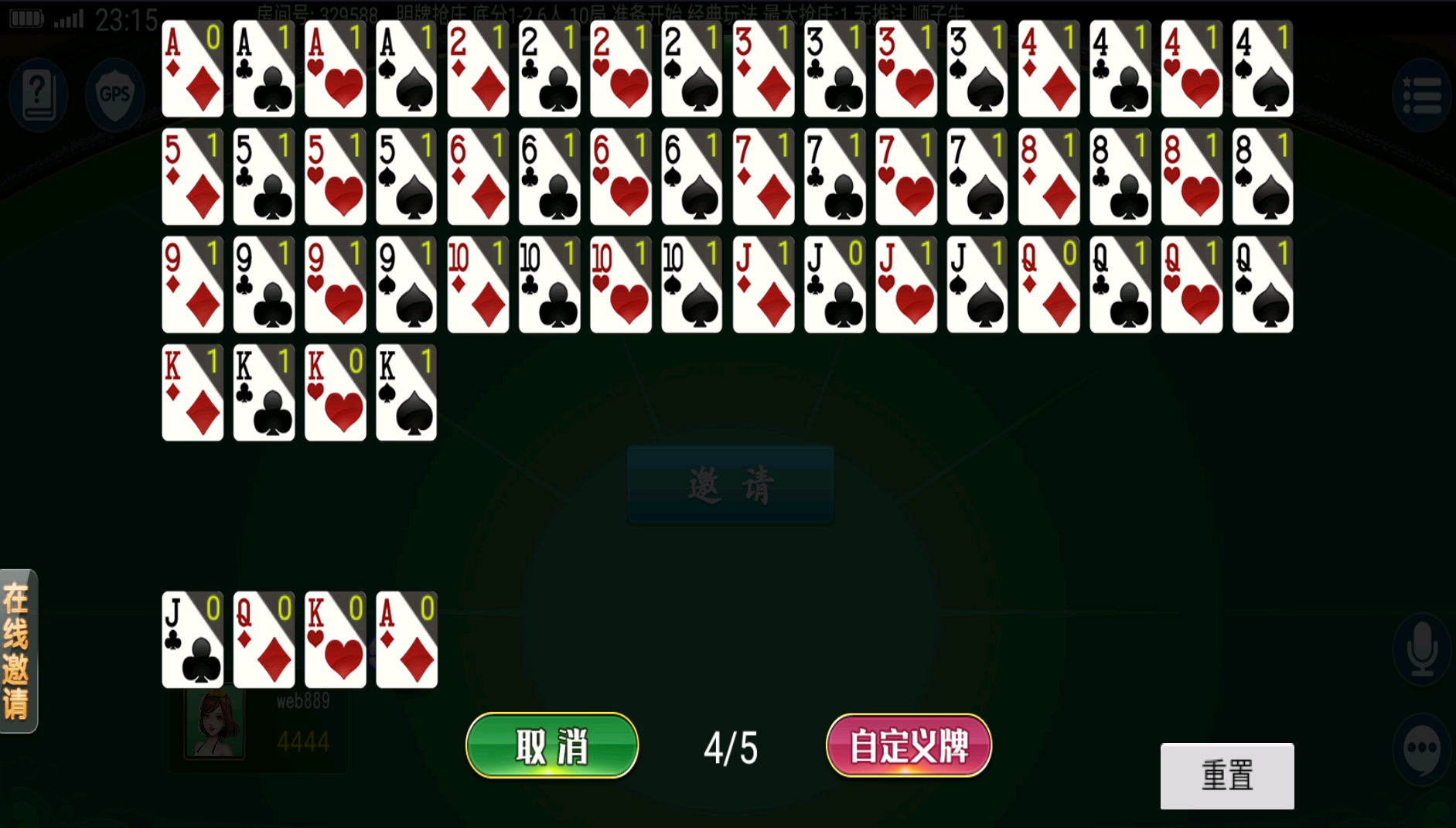This screenshot has height=828, width=1456.
Task: Select the Queen of Diamonds in the card grid
Action: tap(1049, 285)
